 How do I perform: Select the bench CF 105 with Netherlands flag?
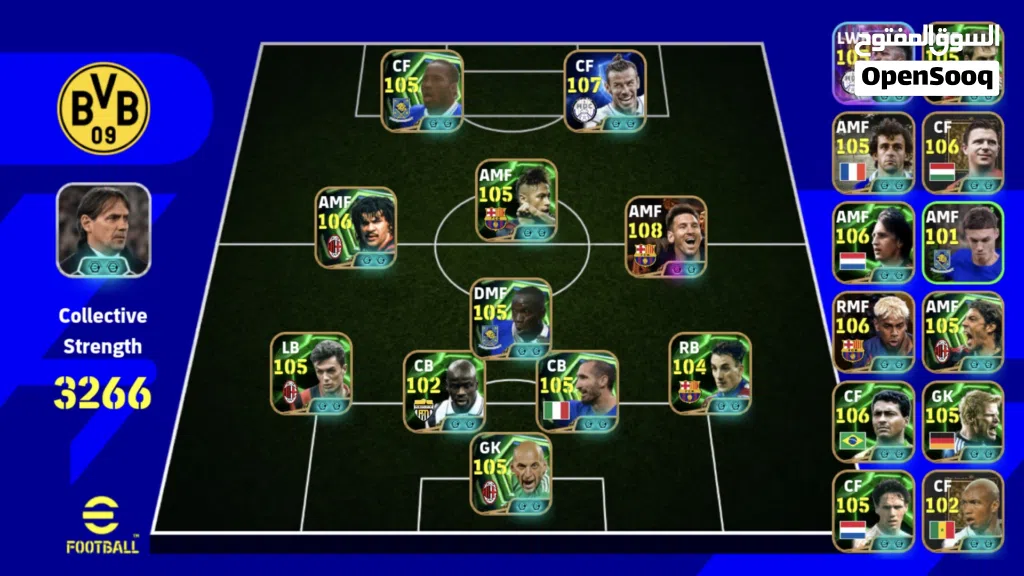tap(873, 511)
